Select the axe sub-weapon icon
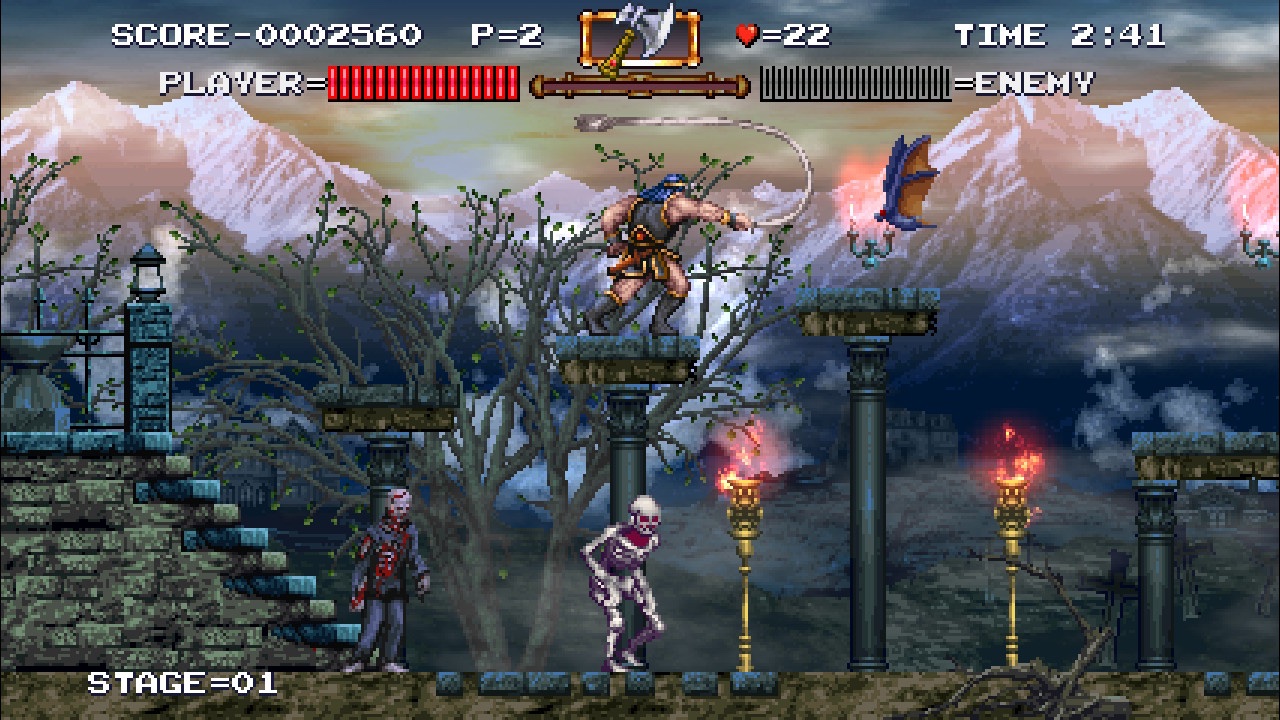The width and height of the screenshot is (1280, 720). pyautogui.click(x=639, y=36)
